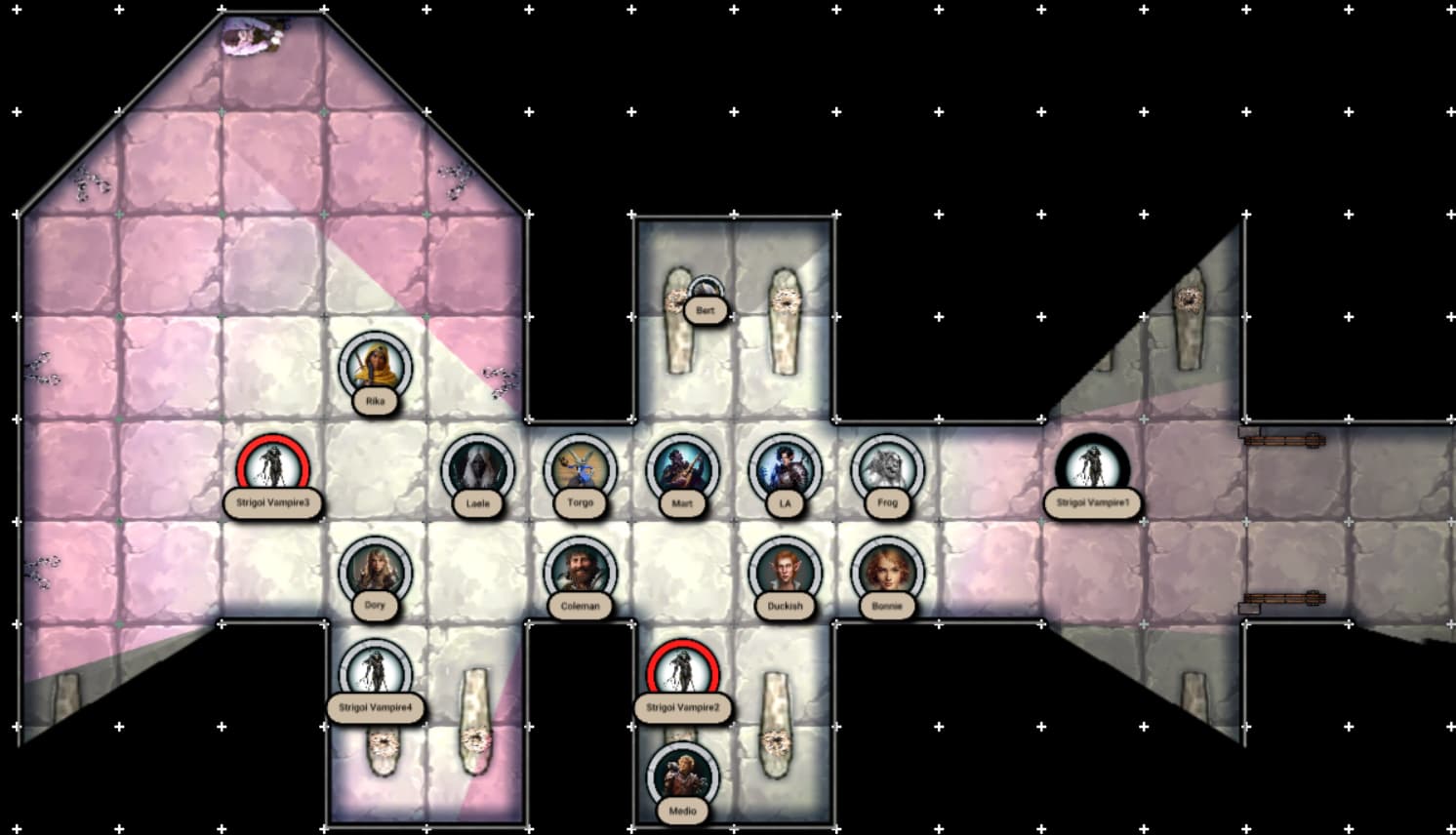1456x835 pixels.
Task: Select the Rika token
Action: [x=376, y=367]
